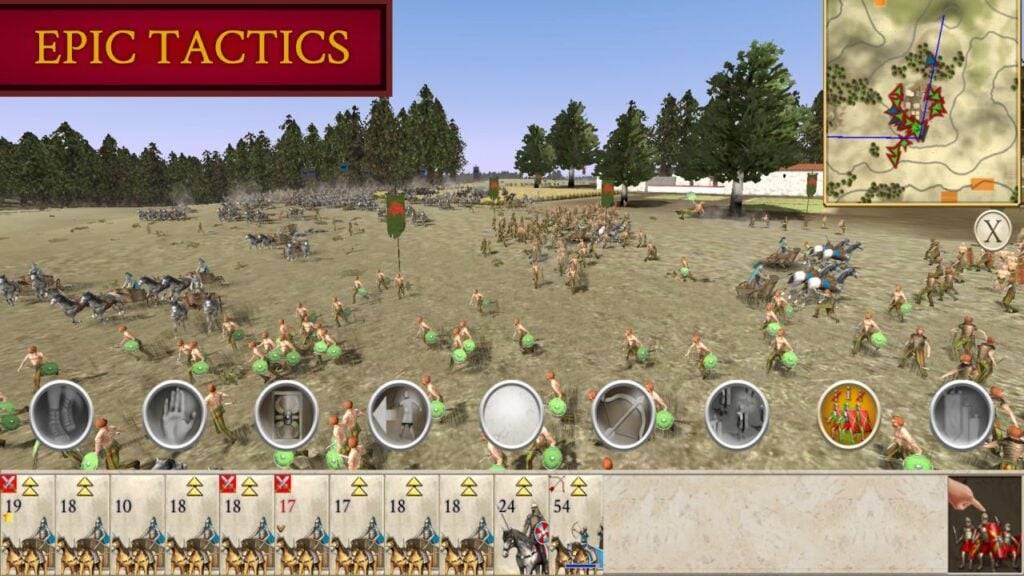Activate the raised hand halt command
1024x576 pixels.
(174, 414)
